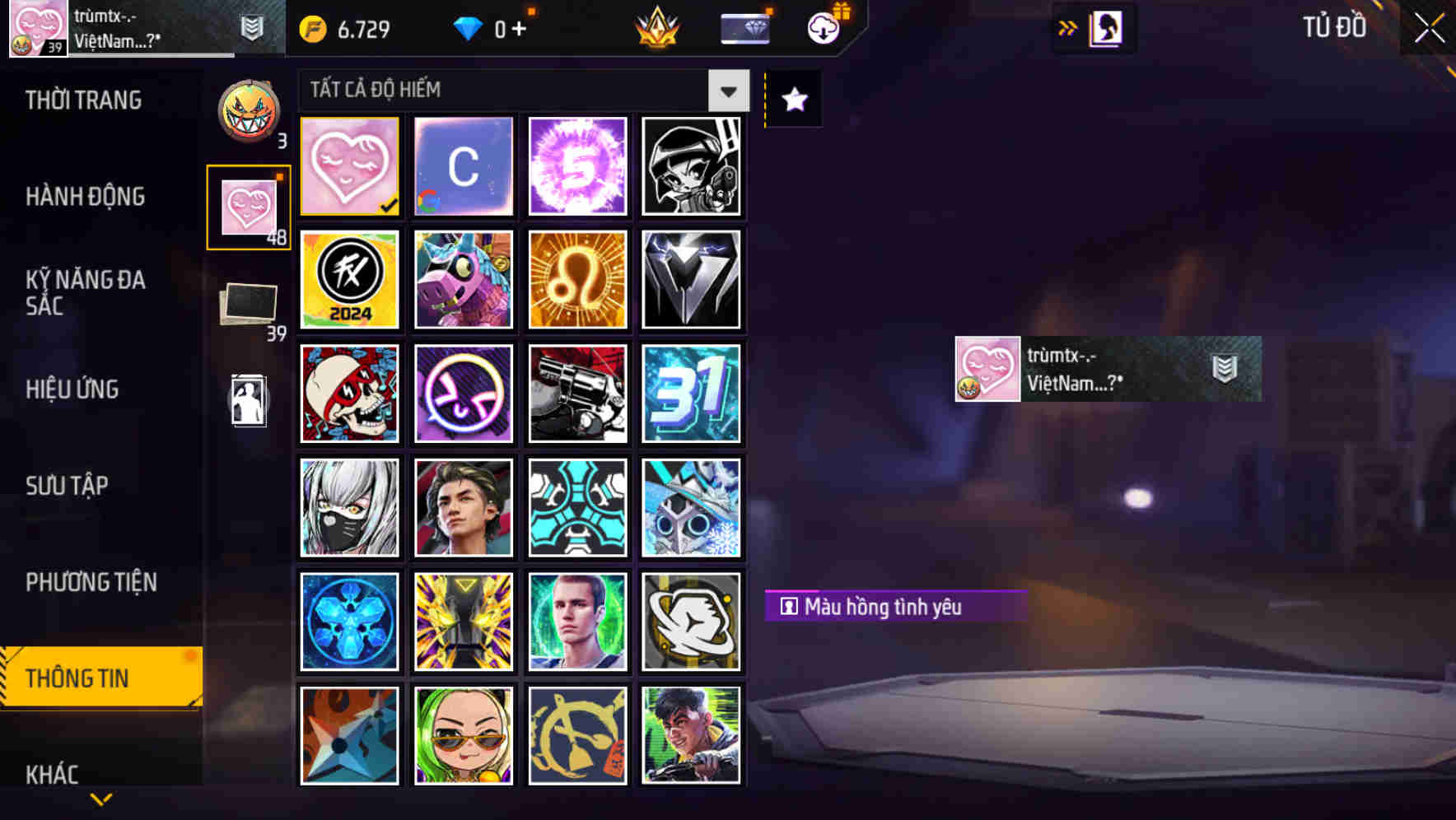Screen dimensions: 1456x820
Task: Deselect the equipped pink heart avatar
Action: (348, 165)
